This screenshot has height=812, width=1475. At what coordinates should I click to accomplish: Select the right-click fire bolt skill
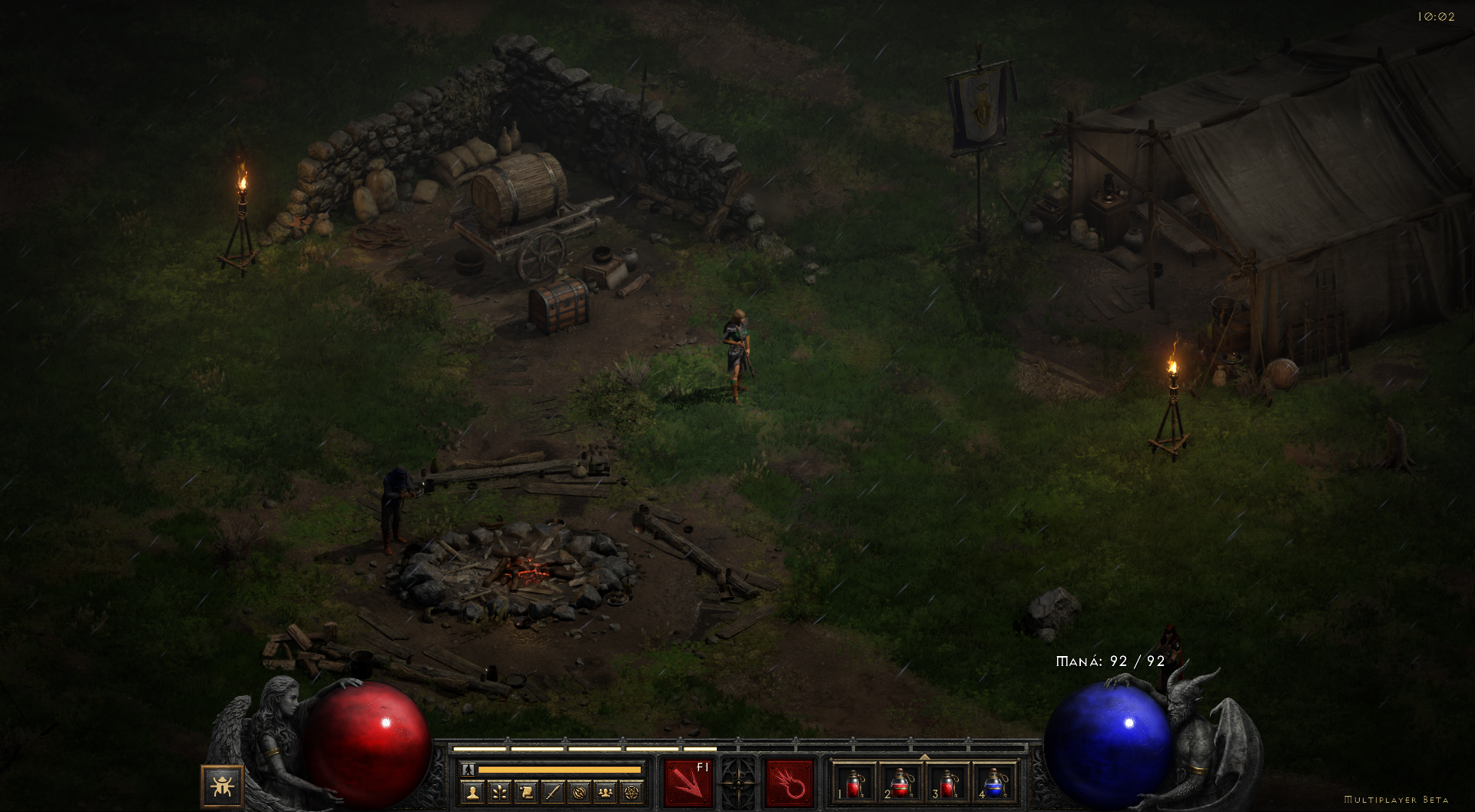tap(789, 783)
